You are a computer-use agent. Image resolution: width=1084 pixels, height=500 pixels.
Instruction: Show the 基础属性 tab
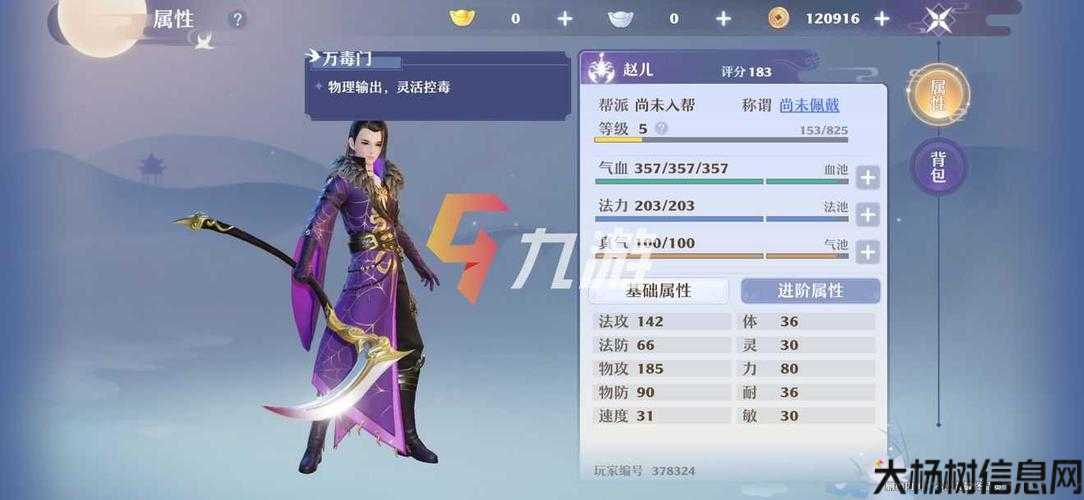pyautogui.click(x=658, y=291)
